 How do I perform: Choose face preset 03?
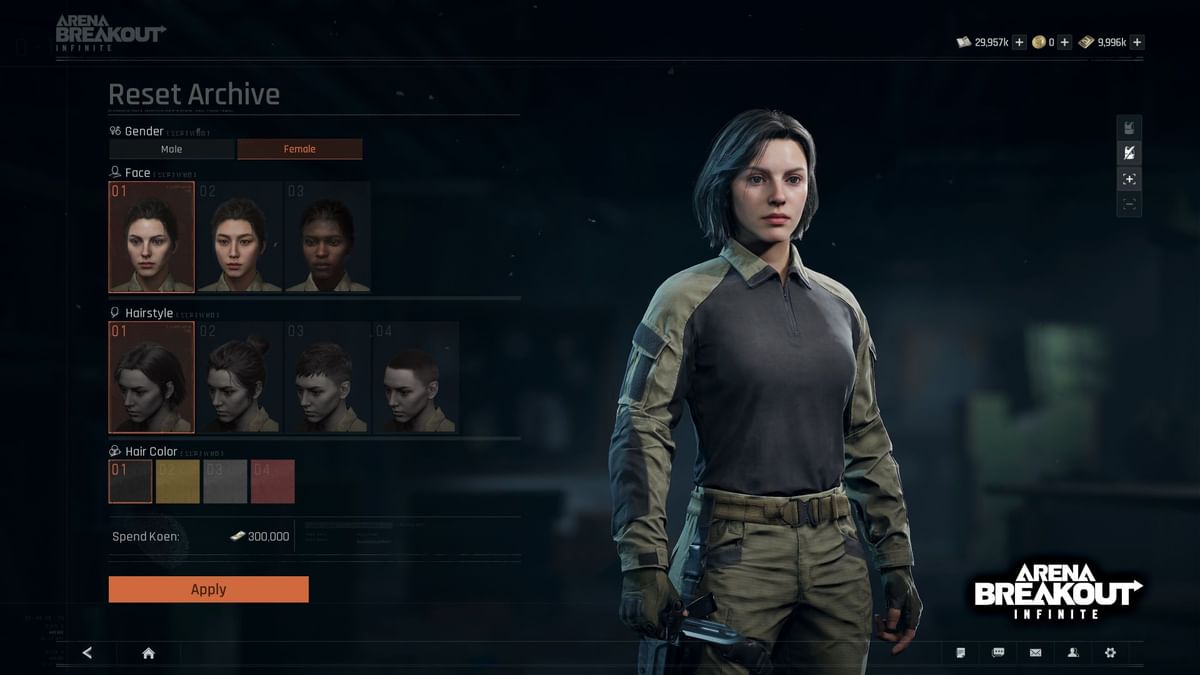click(327, 237)
